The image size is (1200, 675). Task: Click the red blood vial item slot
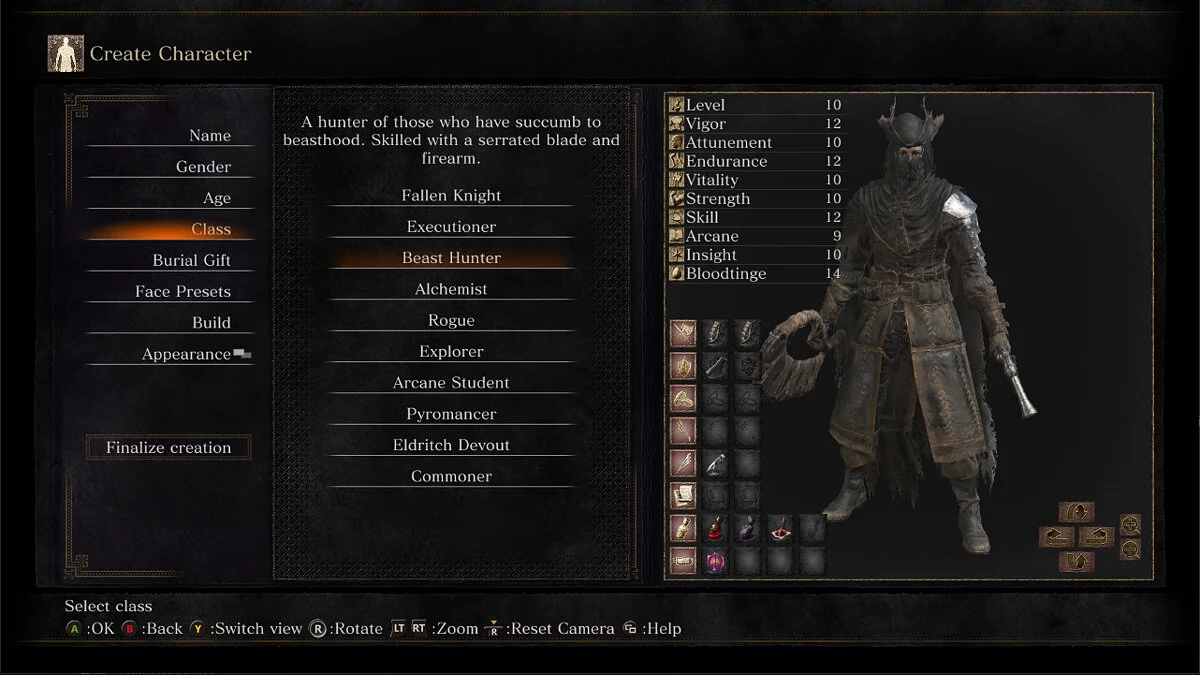[x=714, y=528]
